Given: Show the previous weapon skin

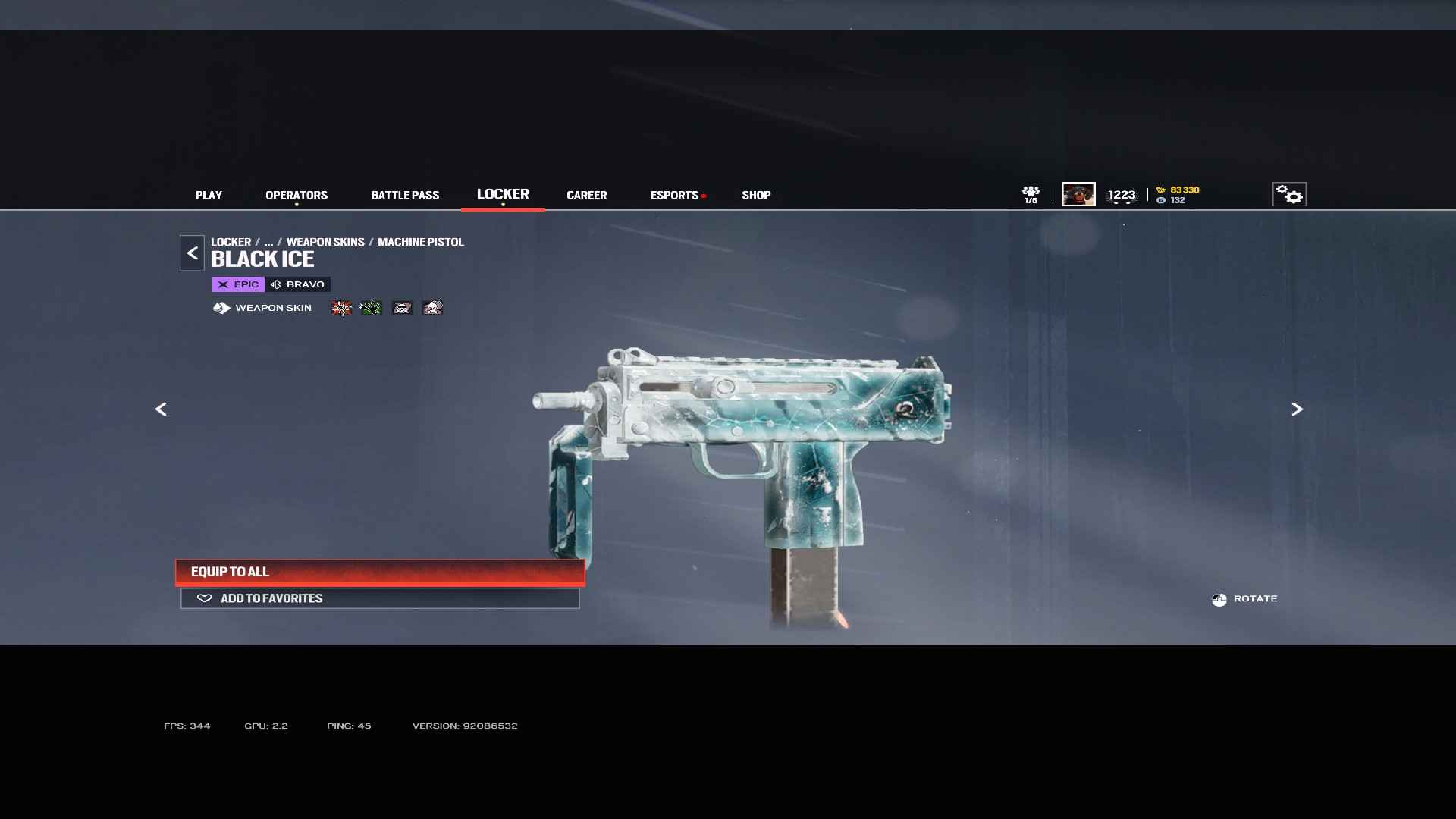Looking at the screenshot, I should click(x=161, y=409).
